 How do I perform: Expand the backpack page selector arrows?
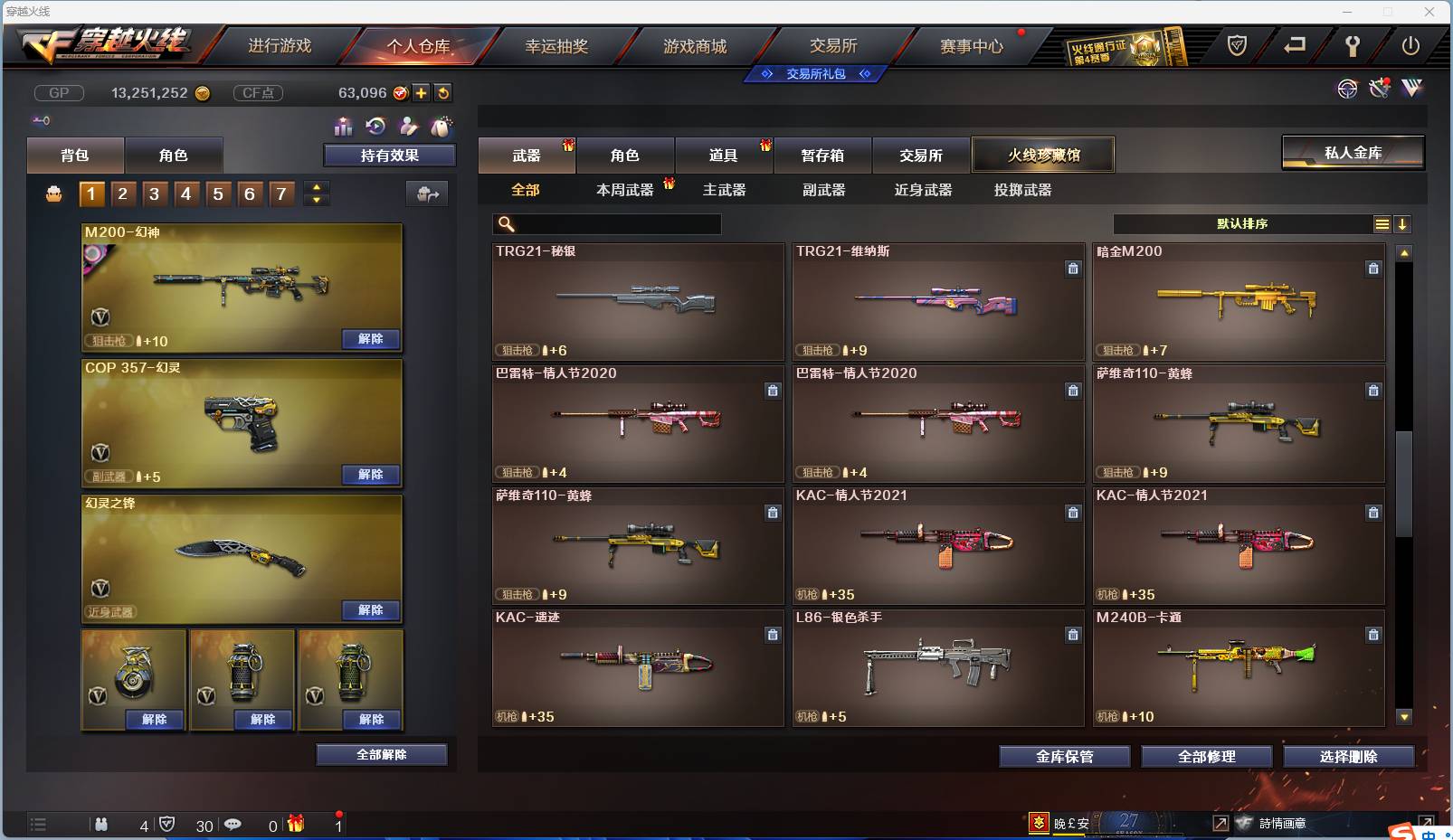pyautogui.click(x=315, y=193)
